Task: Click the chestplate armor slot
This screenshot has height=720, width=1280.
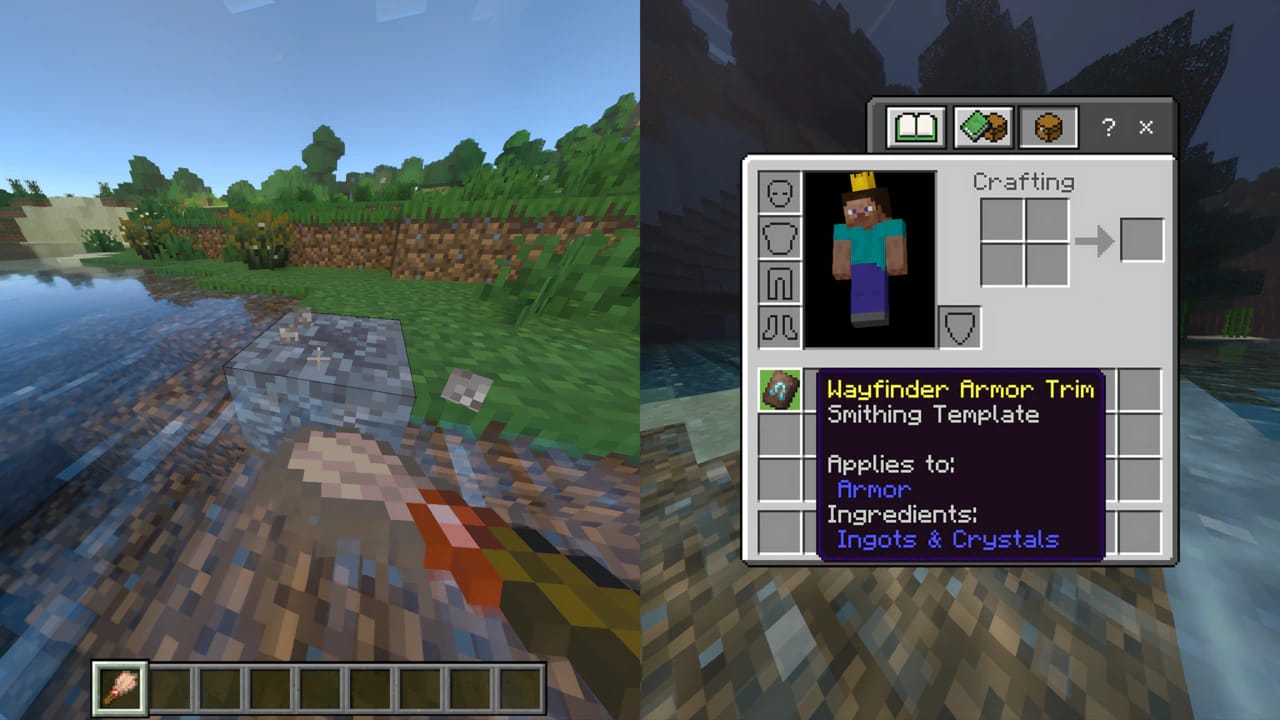Action: [779, 237]
